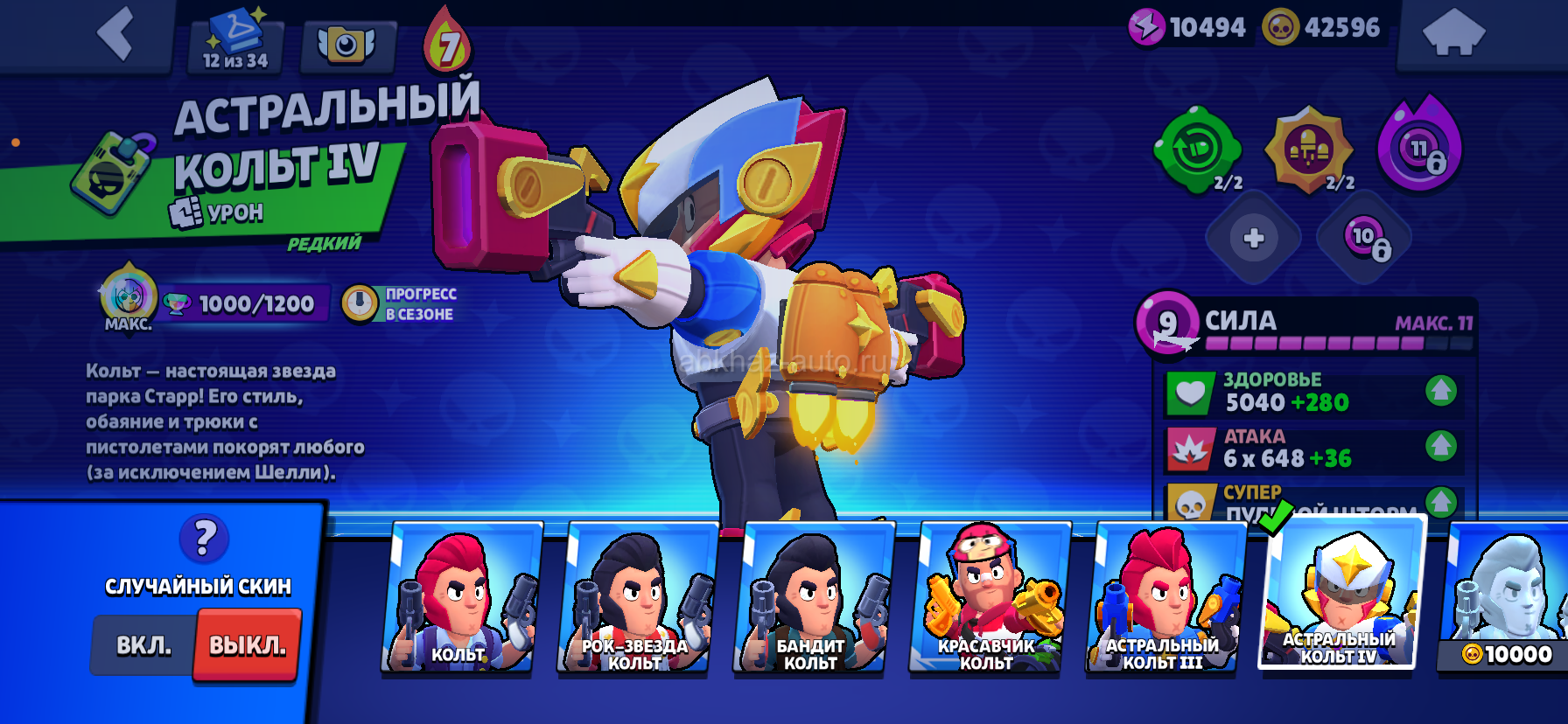Turn random skin on with ВКЛ.

(x=143, y=645)
